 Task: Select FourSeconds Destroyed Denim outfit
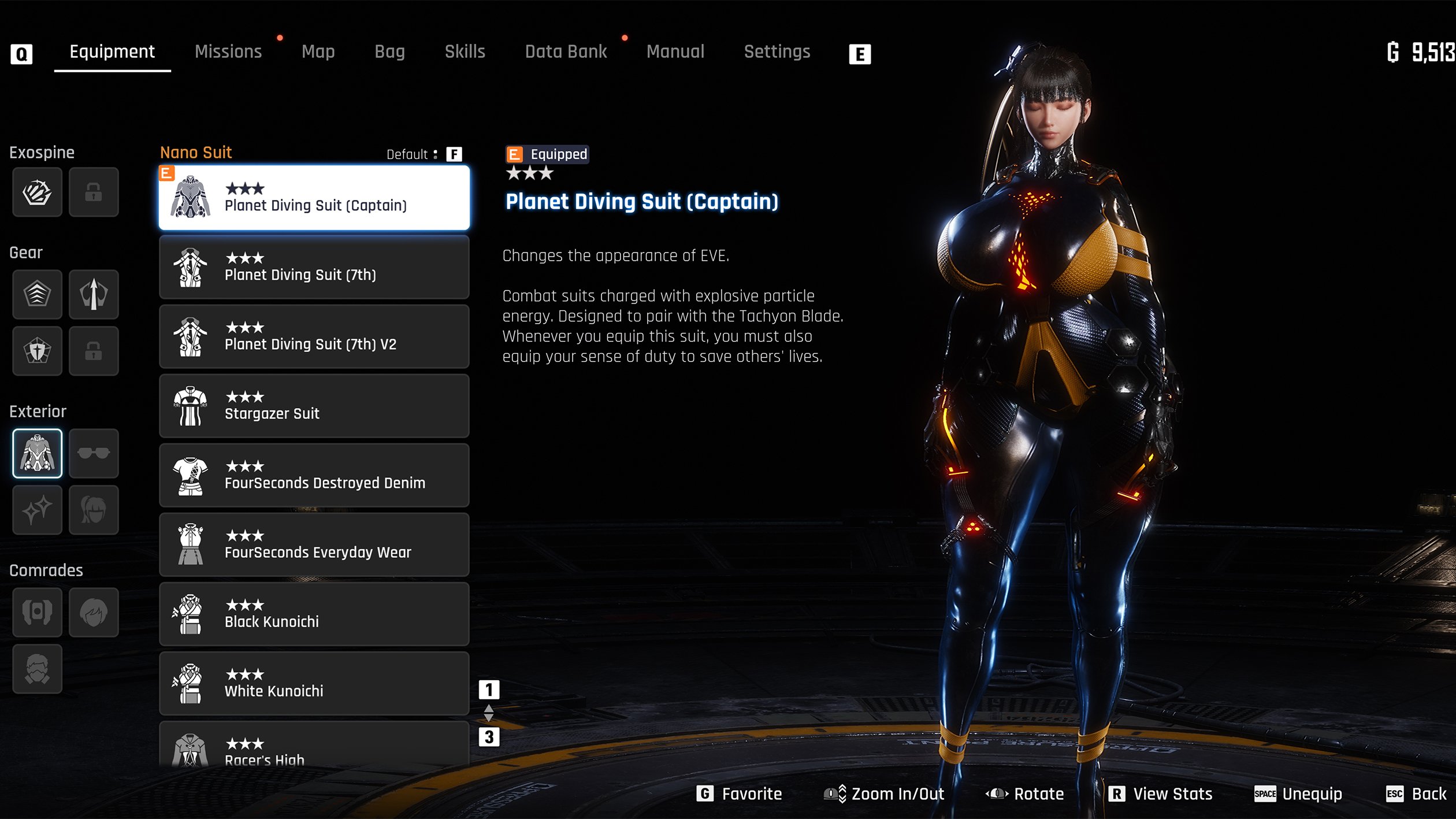coord(314,476)
